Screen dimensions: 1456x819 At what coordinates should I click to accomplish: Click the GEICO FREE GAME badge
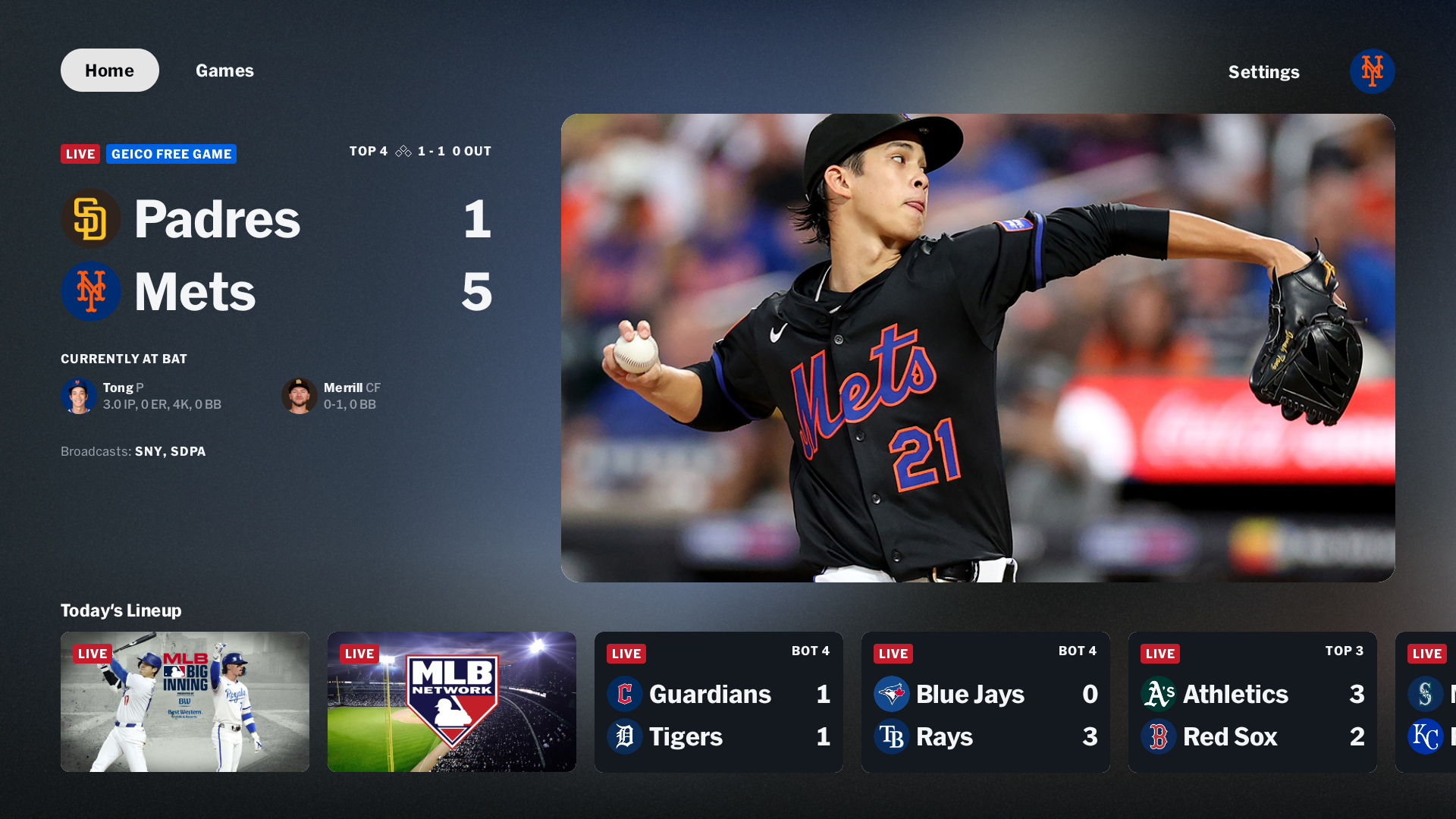click(171, 154)
